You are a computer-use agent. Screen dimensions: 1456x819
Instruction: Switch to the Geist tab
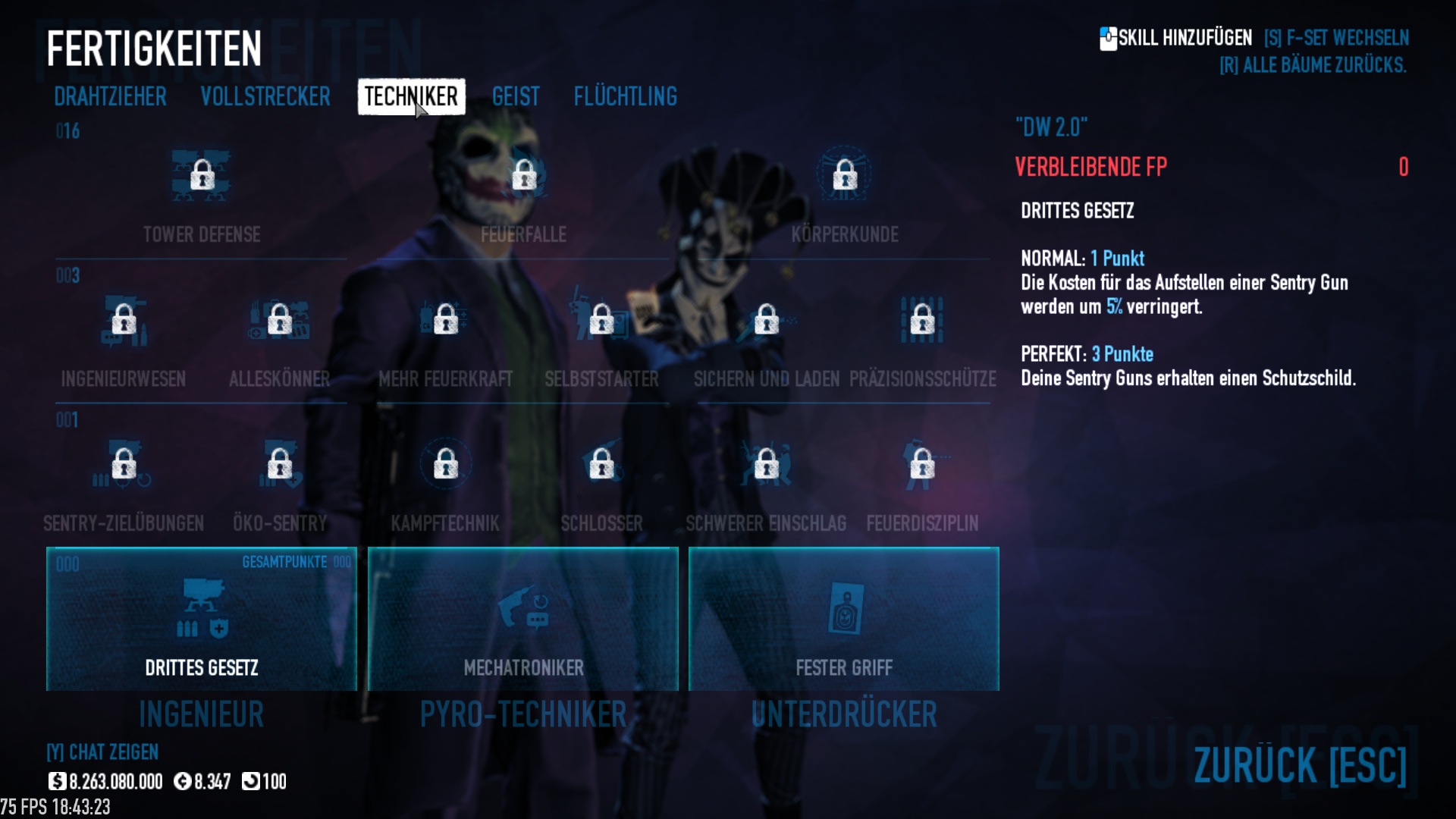516,97
